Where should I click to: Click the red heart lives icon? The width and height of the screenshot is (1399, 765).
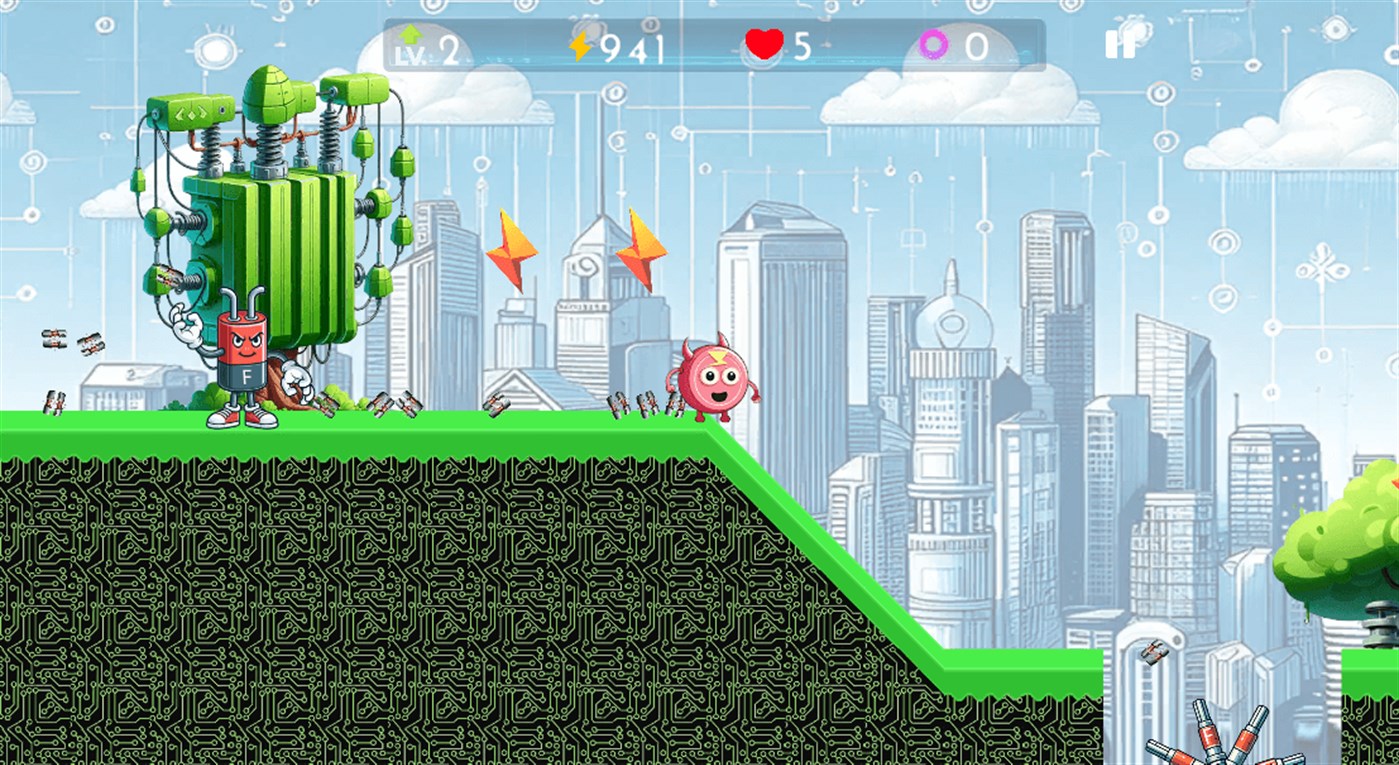[x=764, y=42]
